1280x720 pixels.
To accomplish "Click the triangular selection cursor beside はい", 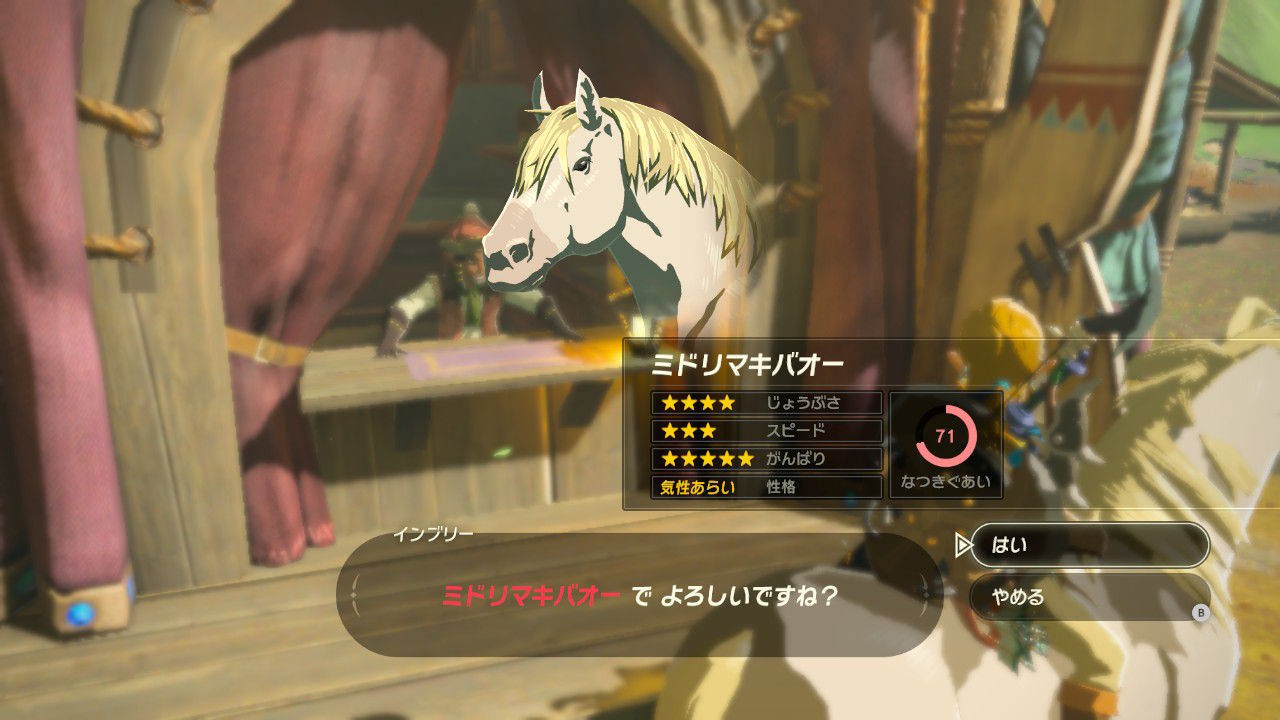I will [x=964, y=546].
